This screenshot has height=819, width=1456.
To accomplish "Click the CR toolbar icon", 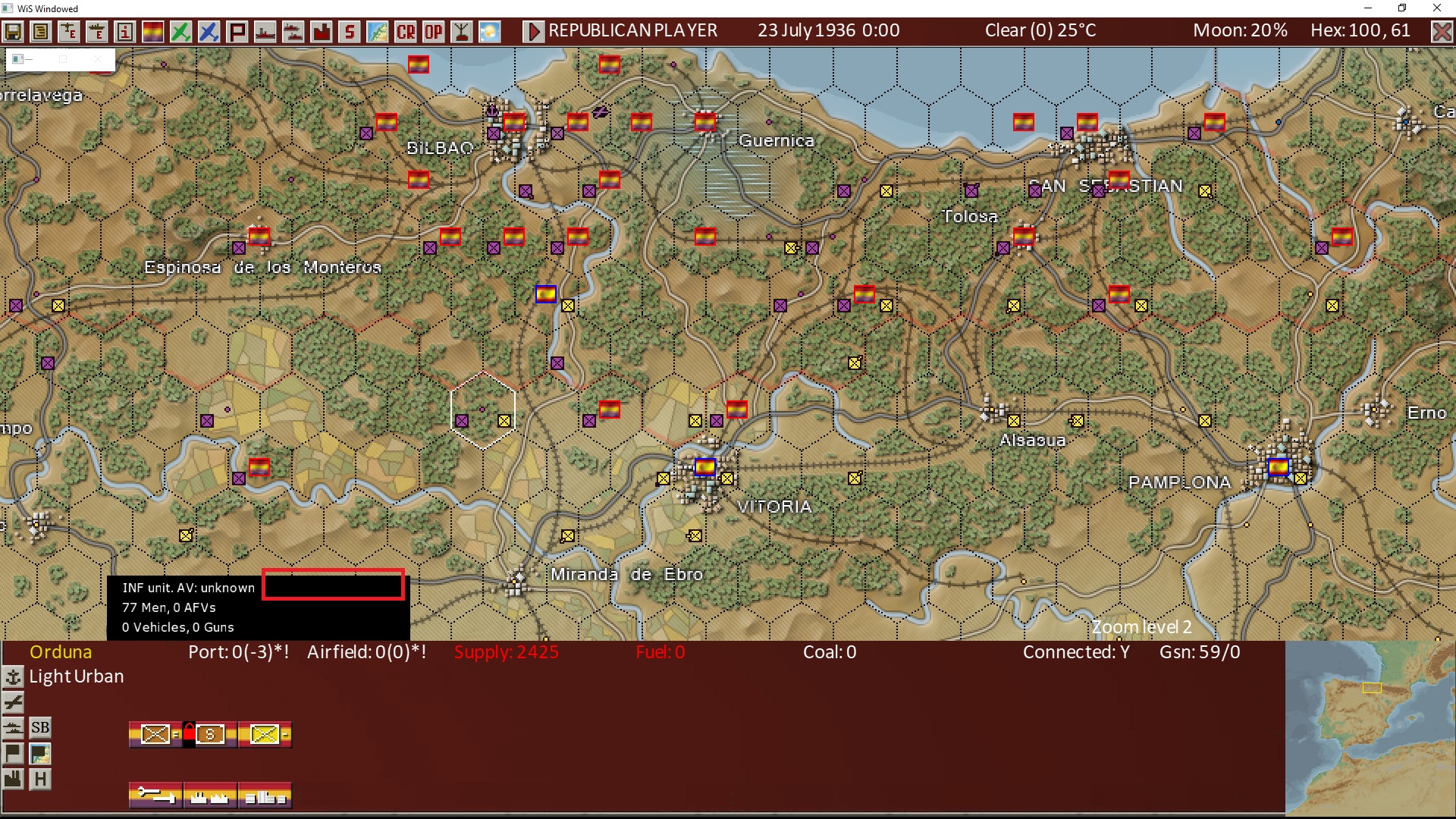I will coord(405,32).
